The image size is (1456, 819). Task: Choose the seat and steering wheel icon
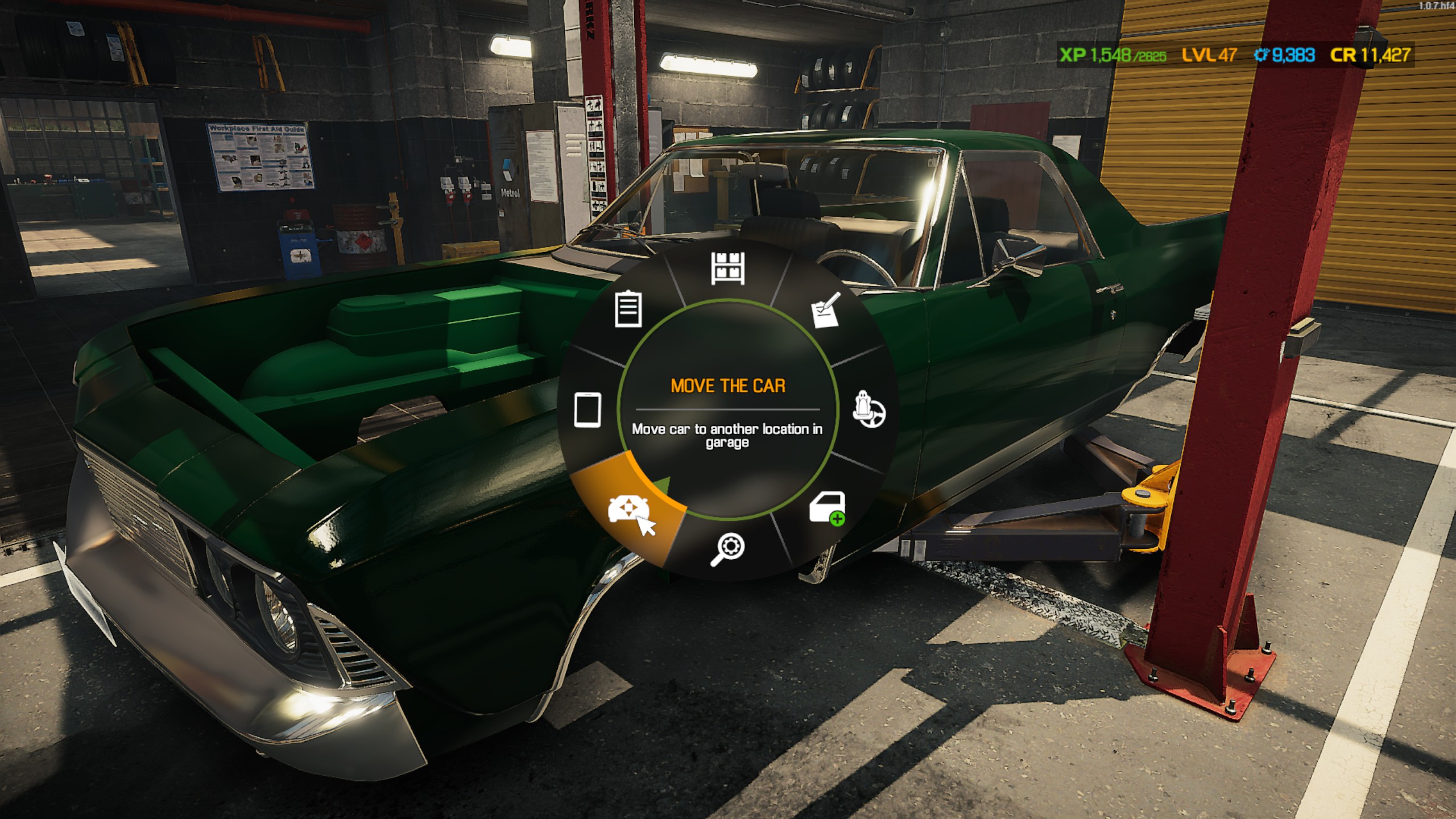click(868, 409)
